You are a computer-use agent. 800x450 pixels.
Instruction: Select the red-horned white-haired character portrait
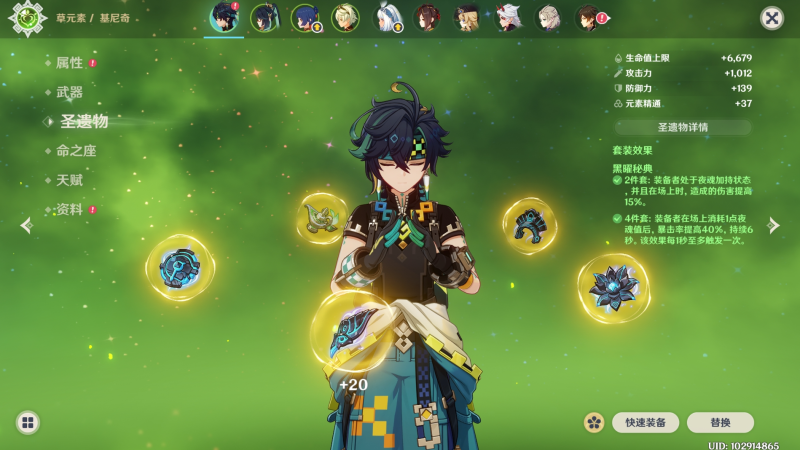tap(508, 18)
